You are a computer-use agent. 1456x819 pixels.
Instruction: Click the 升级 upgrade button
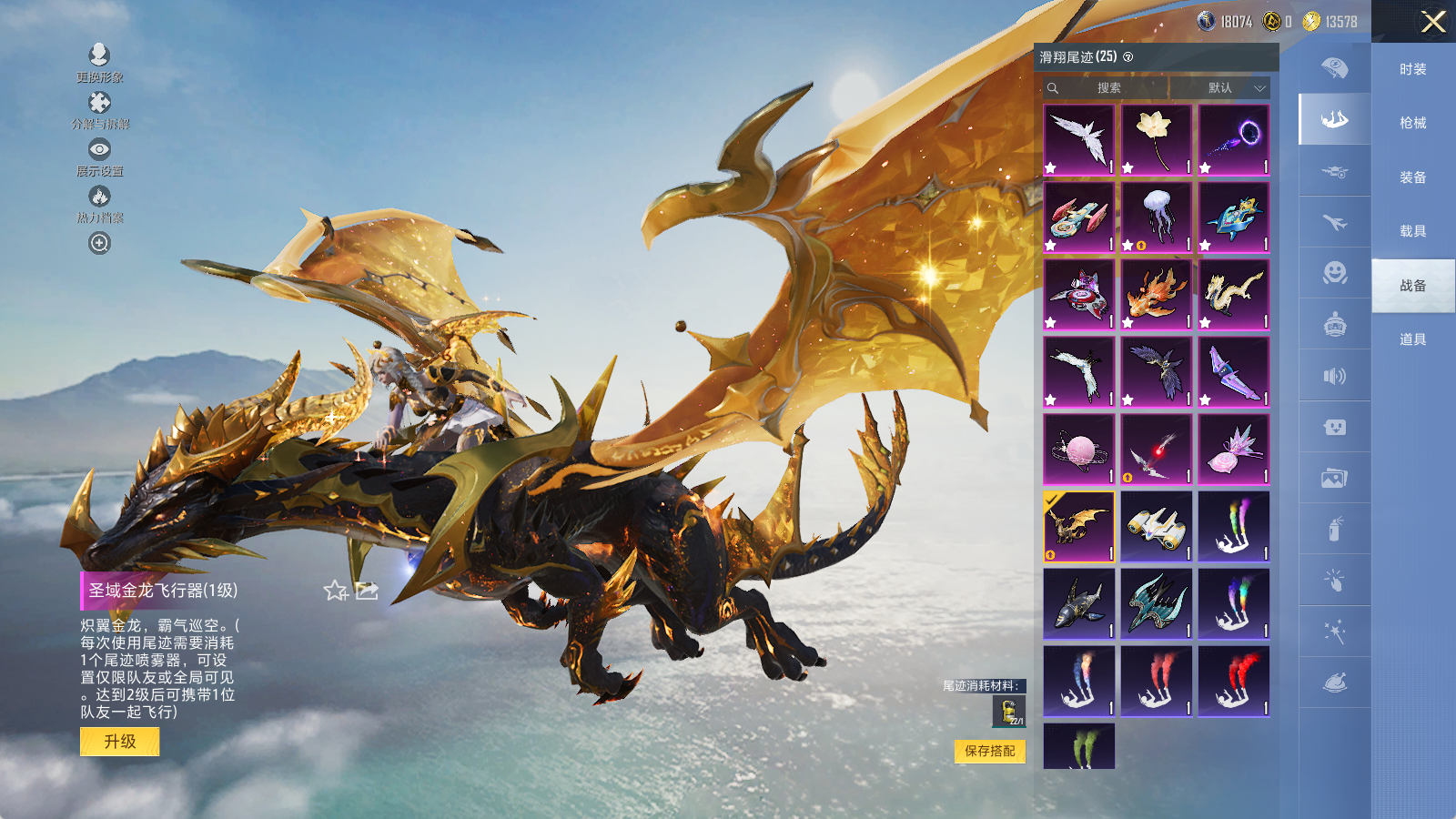(x=119, y=742)
